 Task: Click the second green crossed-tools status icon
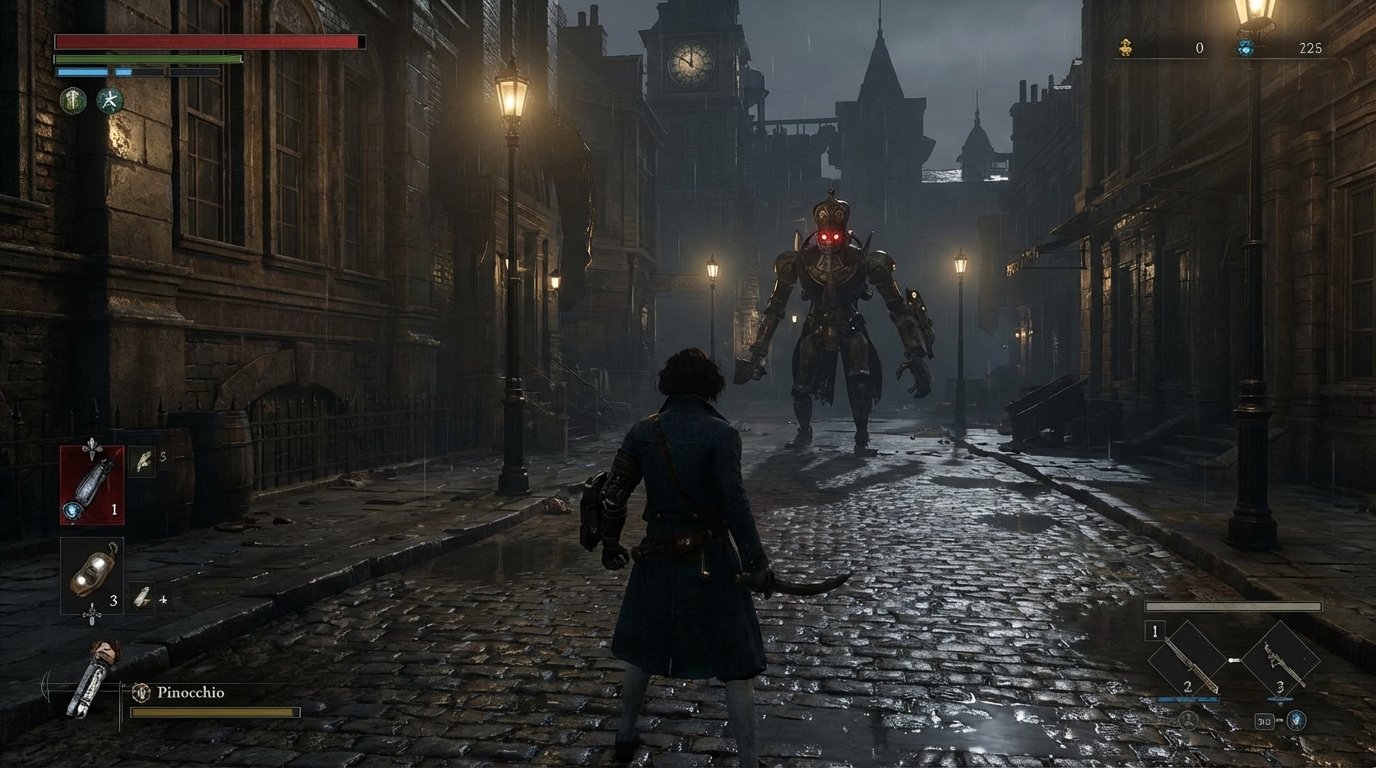pyautogui.click(x=111, y=103)
